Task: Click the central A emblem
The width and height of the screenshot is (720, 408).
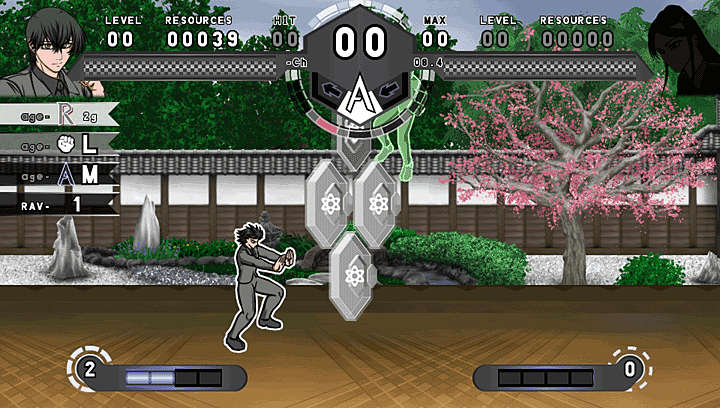Action: [358, 97]
